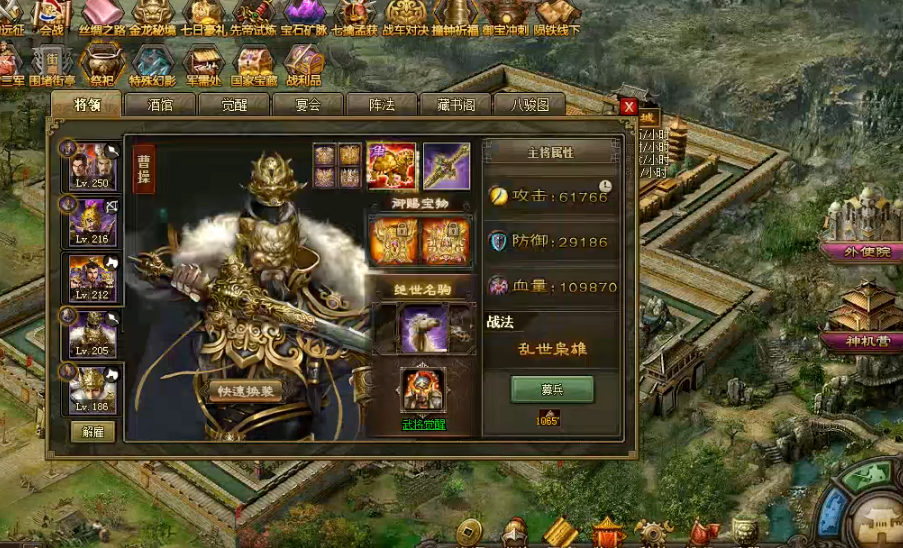The width and height of the screenshot is (903, 548).
Task: Click the 募兵 recruit troops button
Action: [552, 388]
